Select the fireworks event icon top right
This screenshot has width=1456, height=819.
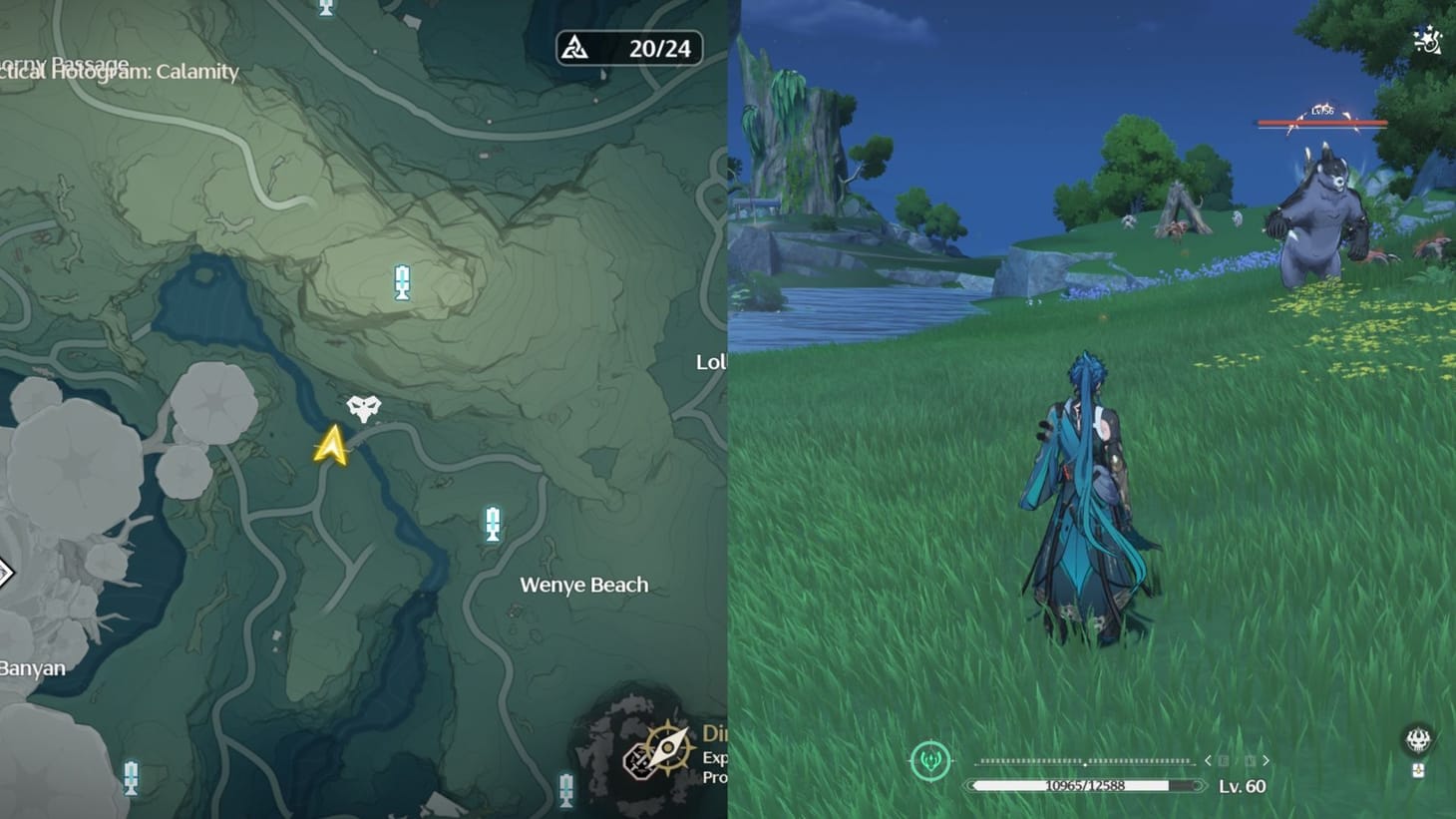1425,42
